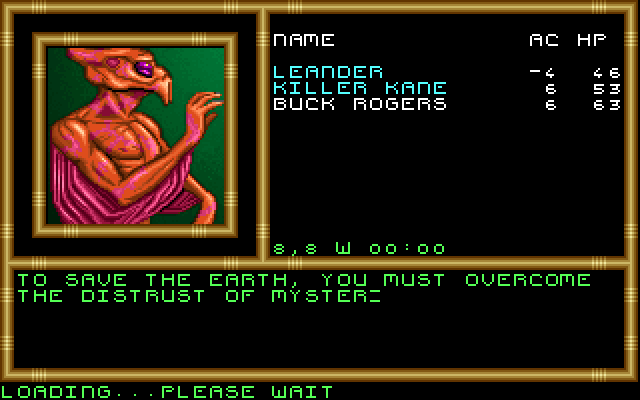640x400 pixels.
Task: Pick Buck Rogers in the party list
Action: click(x=359, y=104)
